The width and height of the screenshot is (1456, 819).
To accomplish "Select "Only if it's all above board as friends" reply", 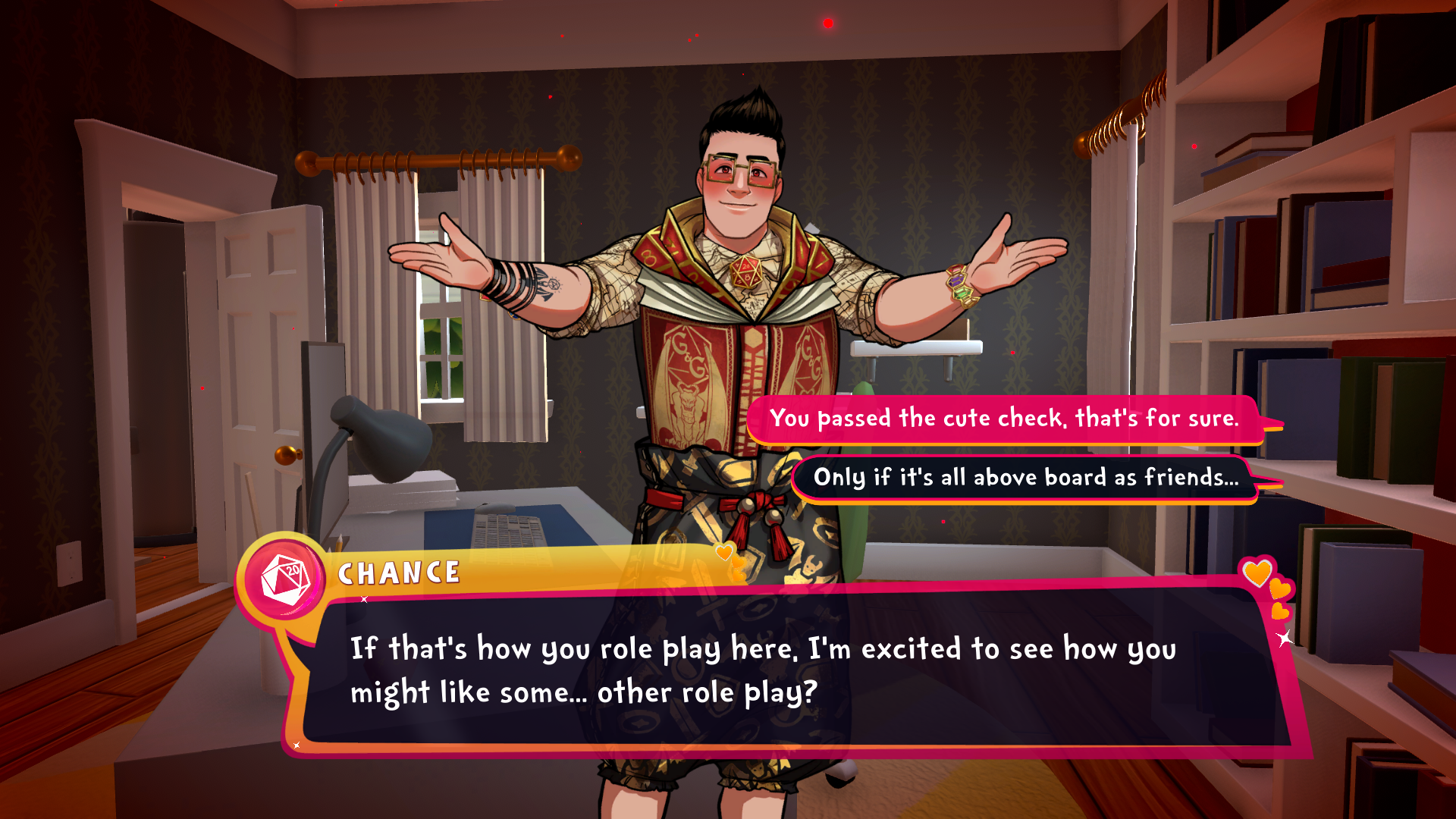I will (1025, 478).
